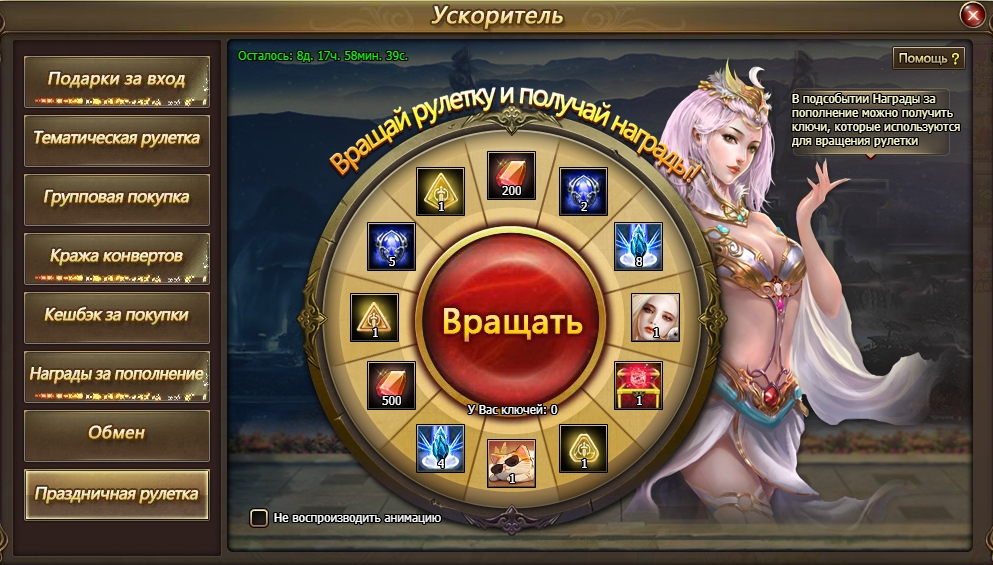The image size is (993, 565).
Task: Switch to Тематическая рулетка
Action: (117, 139)
